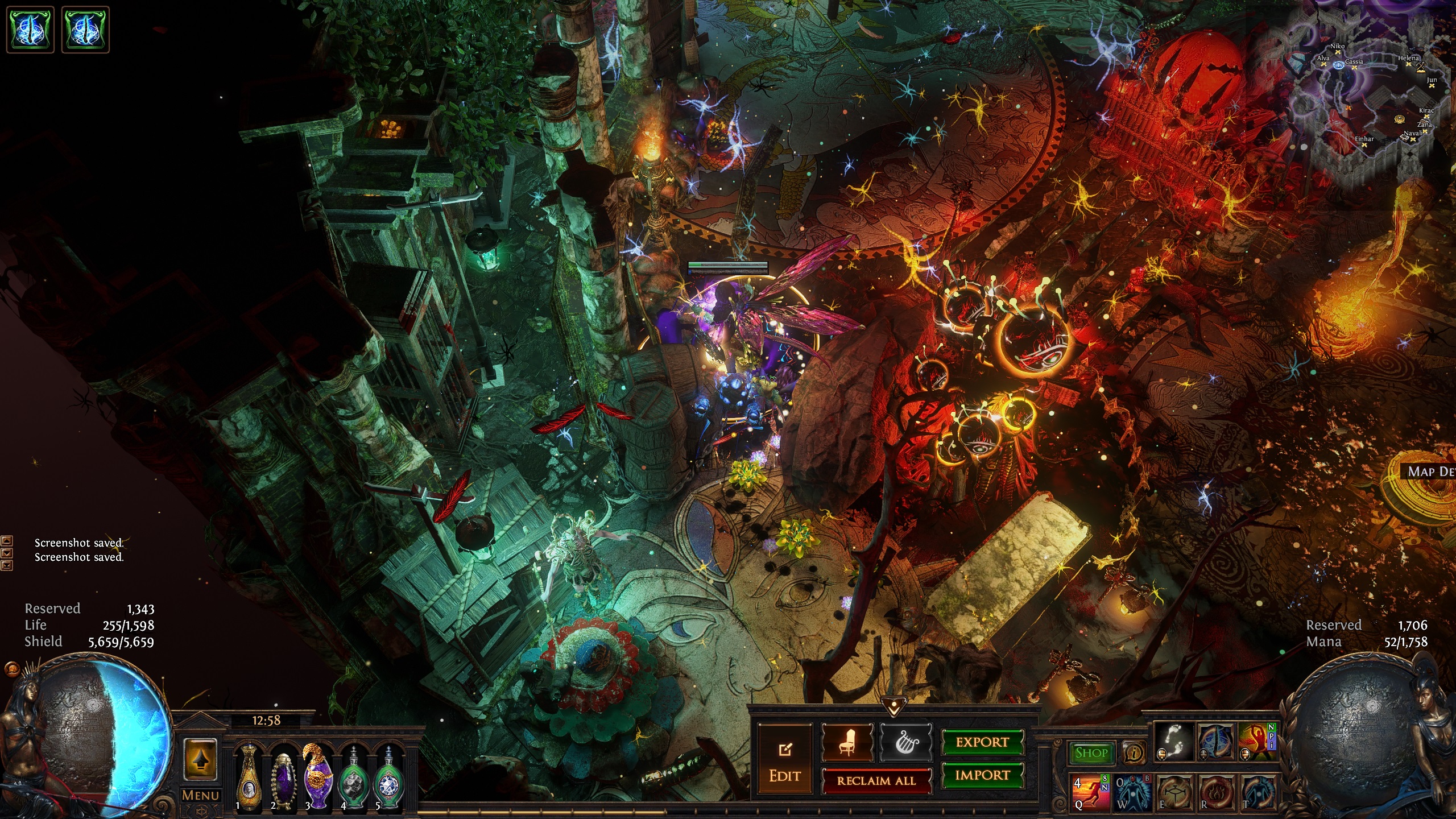Image resolution: width=1456 pixels, height=819 pixels.
Task: Click the round info speech-bubble icon
Action: 1134,754
